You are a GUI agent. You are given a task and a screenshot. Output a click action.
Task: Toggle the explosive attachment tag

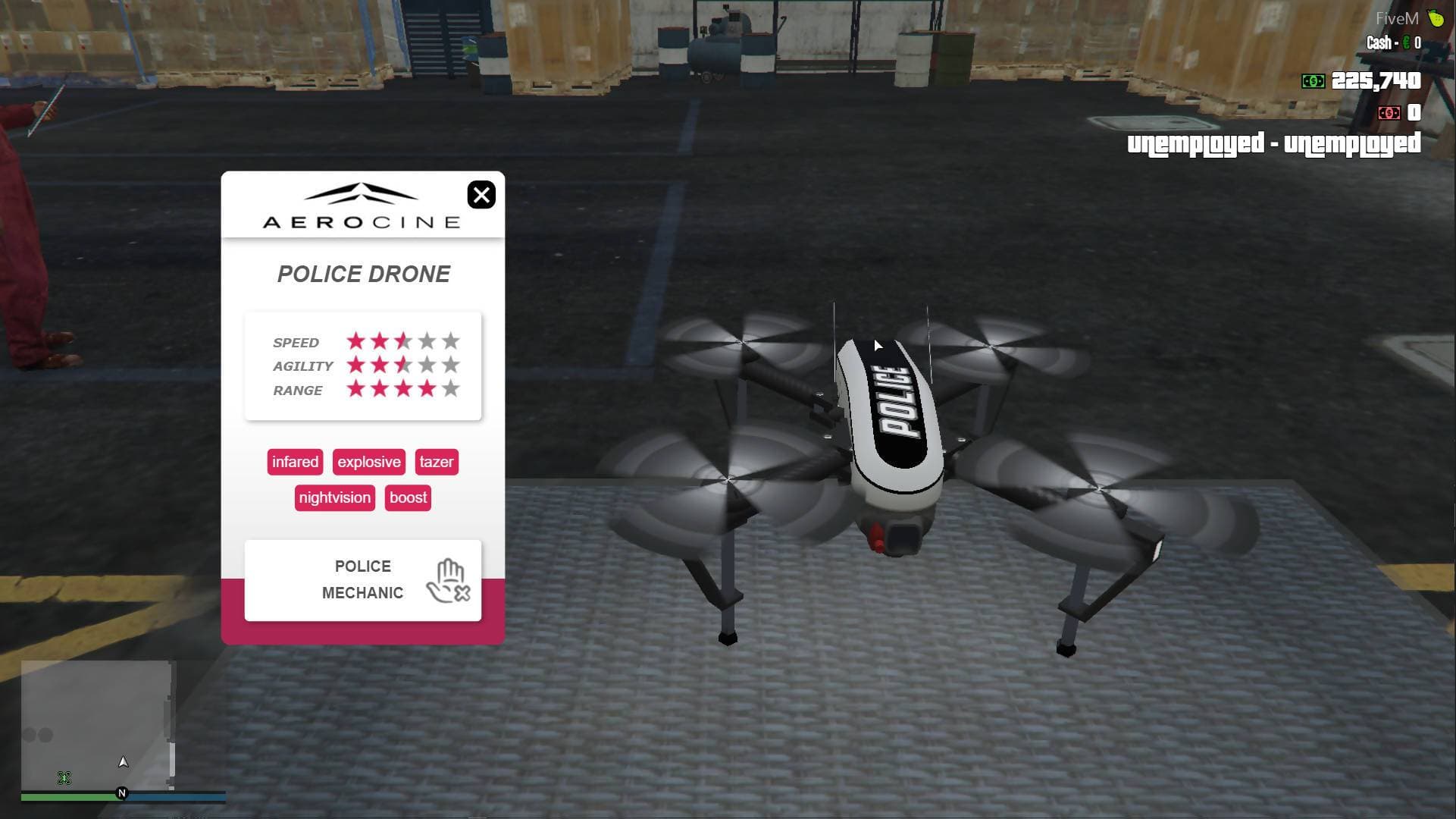point(369,462)
